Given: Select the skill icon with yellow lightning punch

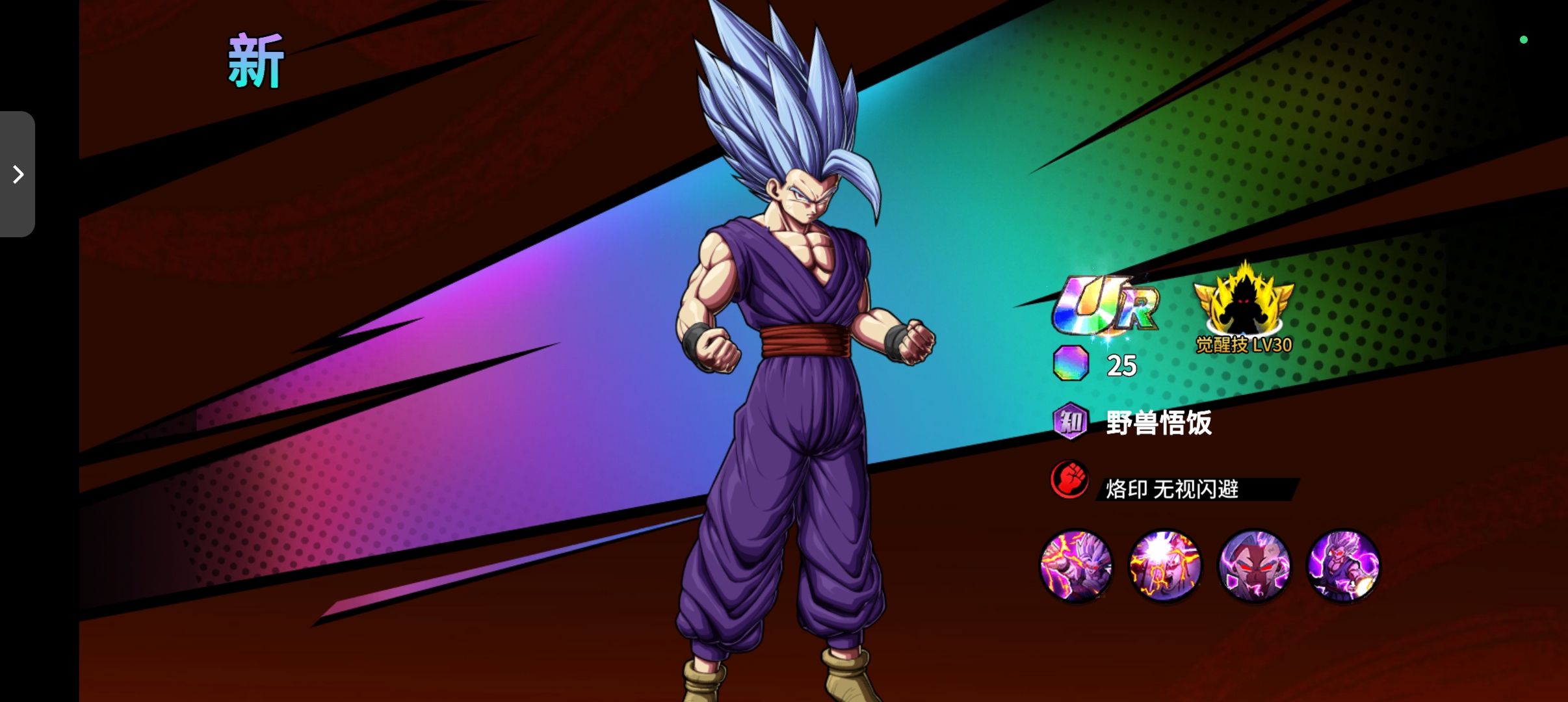Looking at the screenshot, I should click(1076, 566).
